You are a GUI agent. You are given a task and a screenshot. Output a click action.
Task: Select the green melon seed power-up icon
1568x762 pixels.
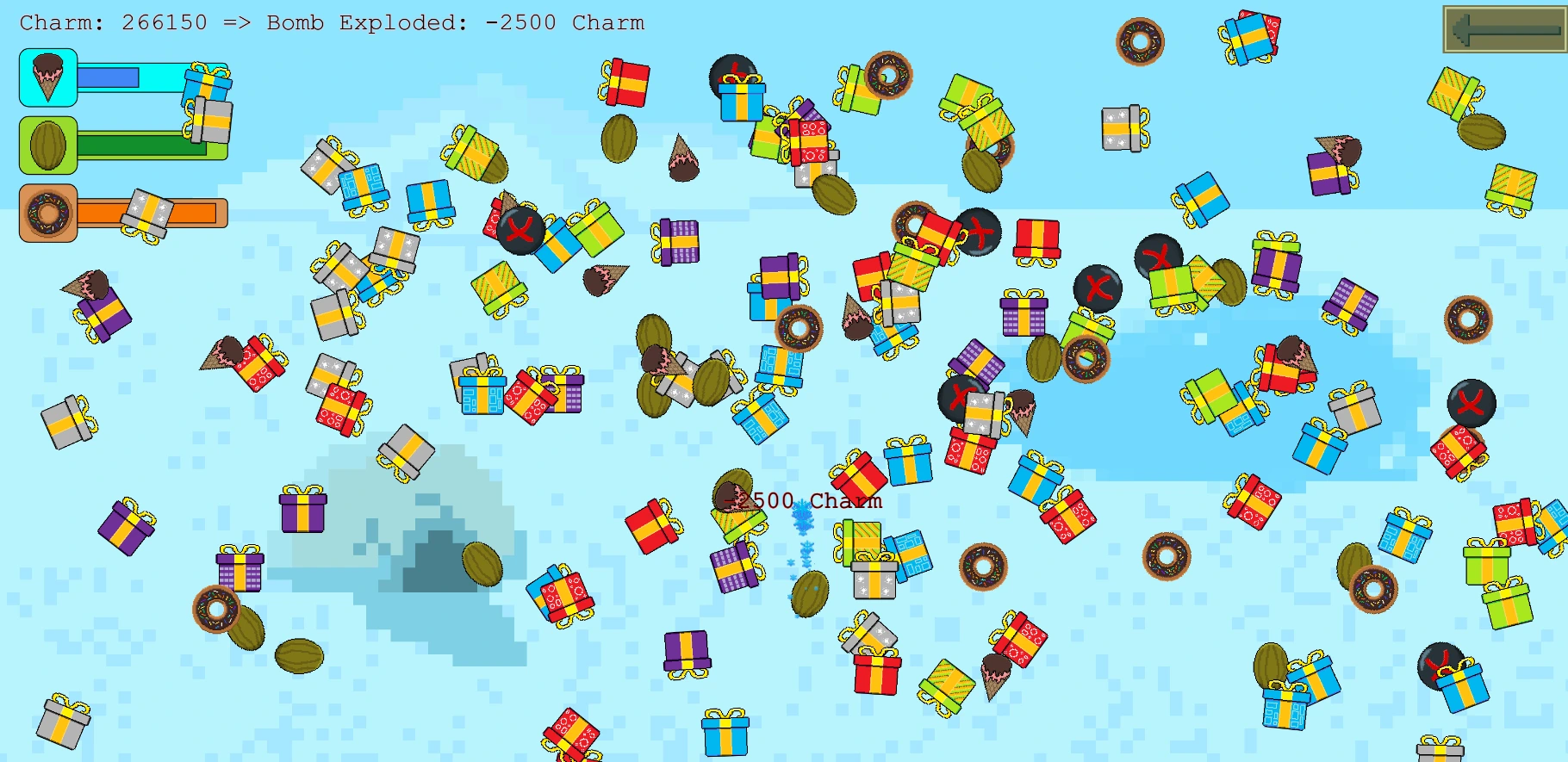pyautogui.click(x=47, y=145)
